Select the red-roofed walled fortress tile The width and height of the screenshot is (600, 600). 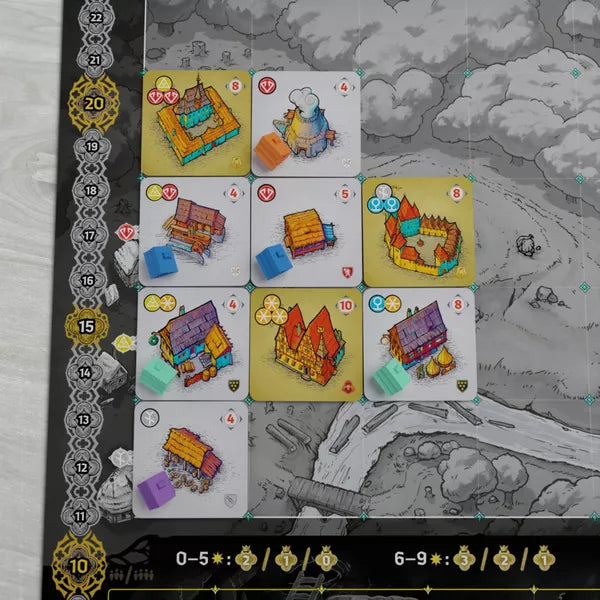coord(419,232)
